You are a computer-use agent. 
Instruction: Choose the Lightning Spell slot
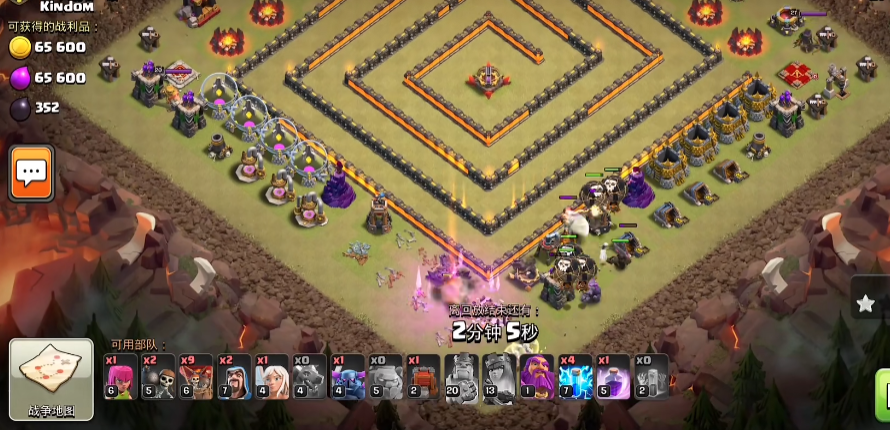[575, 377]
